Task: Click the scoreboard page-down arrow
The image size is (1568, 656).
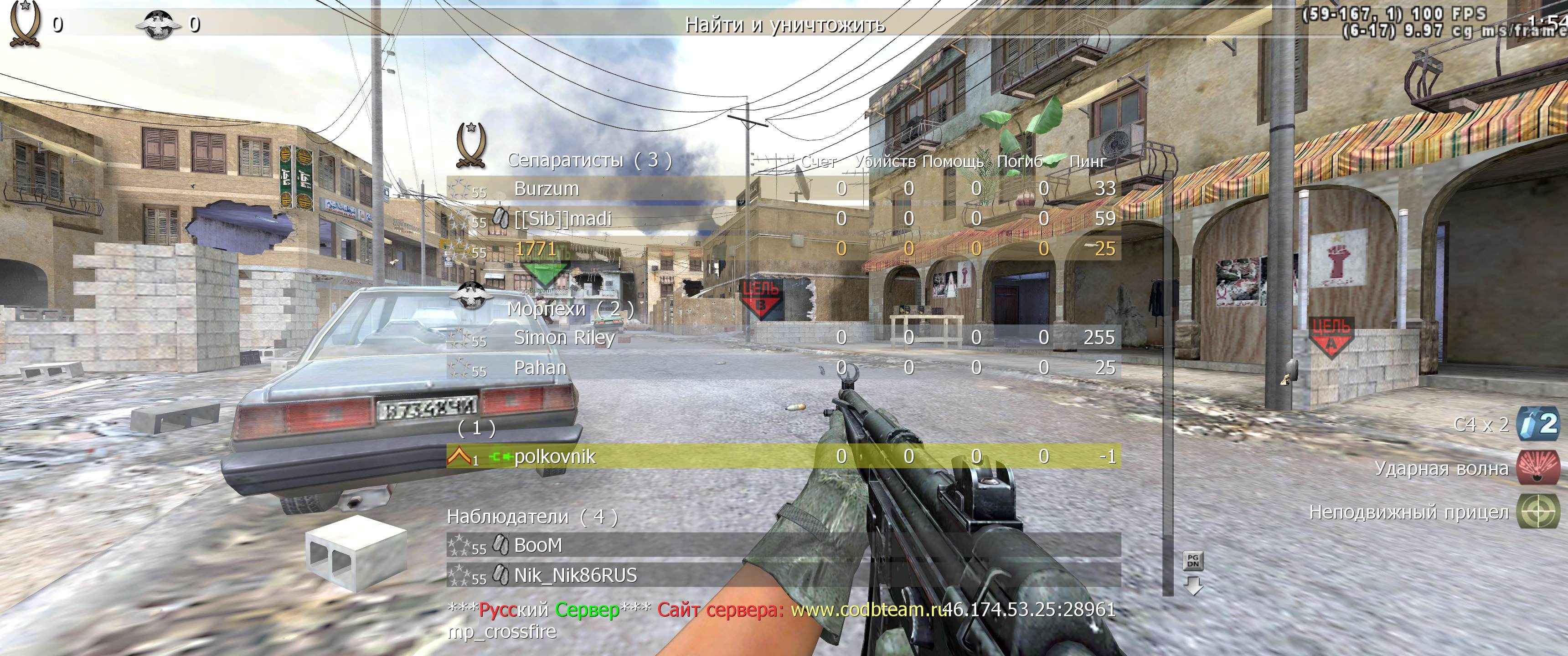Action: (1192, 586)
